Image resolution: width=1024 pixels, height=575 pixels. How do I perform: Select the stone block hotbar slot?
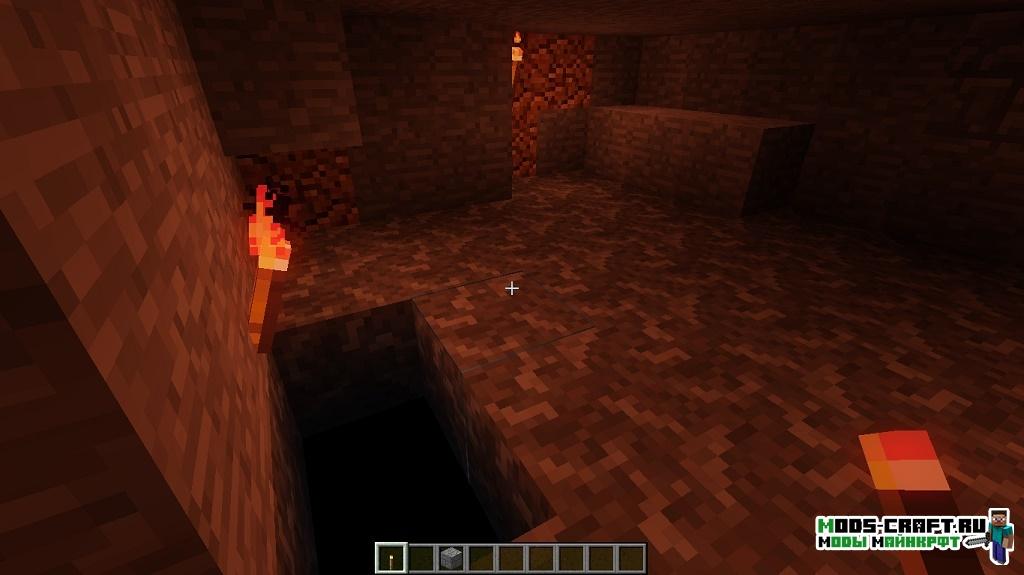pyautogui.click(x=451, y=557)
